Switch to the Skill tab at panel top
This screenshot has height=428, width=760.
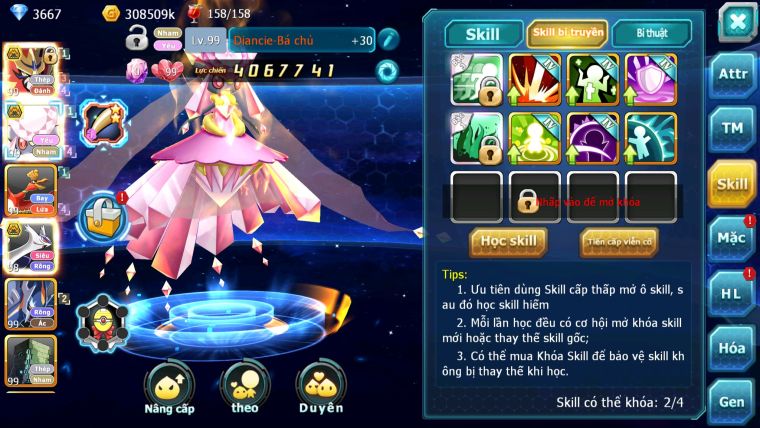click(484, 33)
